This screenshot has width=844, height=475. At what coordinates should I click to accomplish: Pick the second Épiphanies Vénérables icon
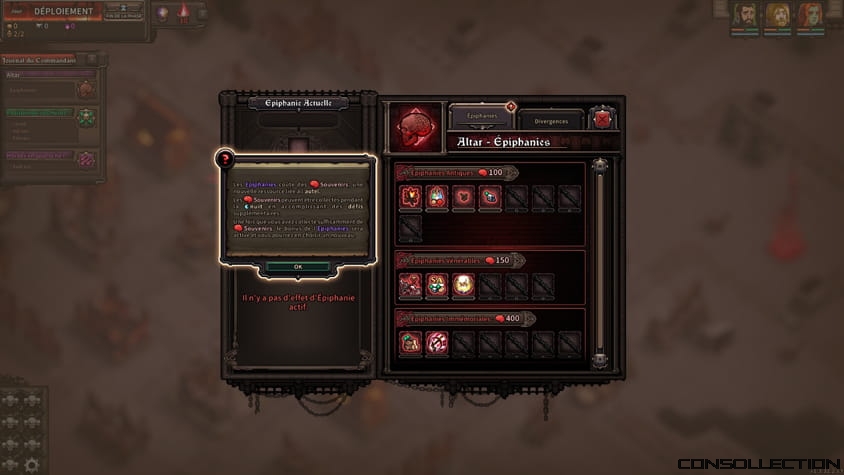(x=436, y=286)
